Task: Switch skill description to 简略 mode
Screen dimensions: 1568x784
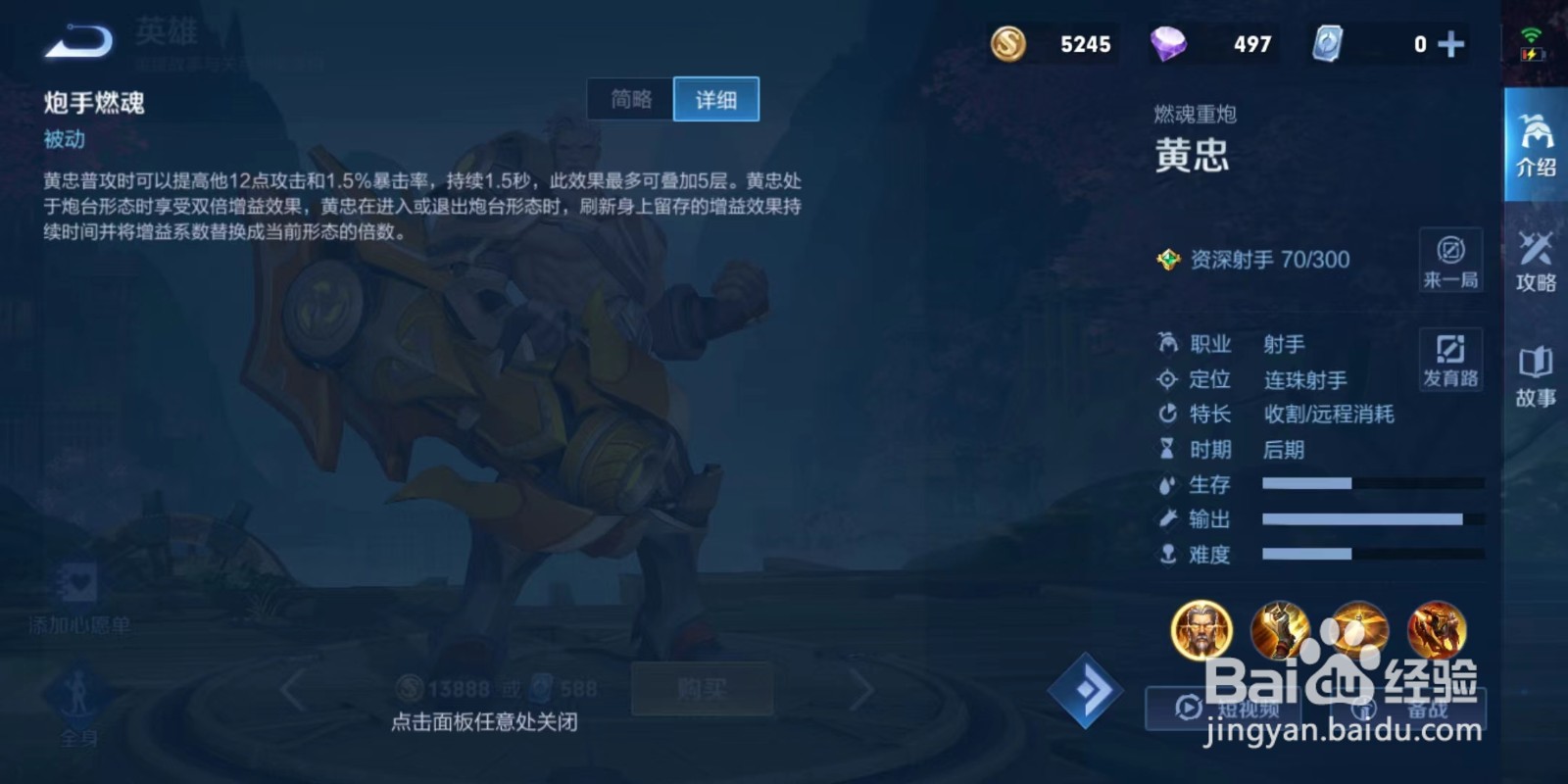Action: [630, 99]
